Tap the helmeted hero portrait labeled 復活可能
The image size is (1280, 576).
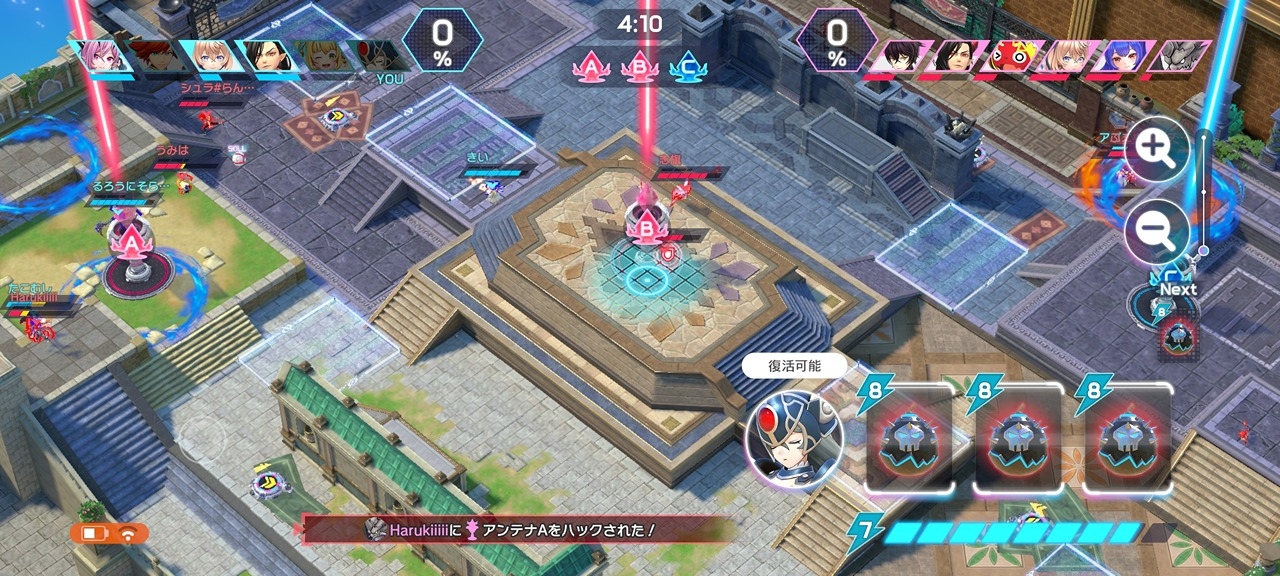click(794, 438)
